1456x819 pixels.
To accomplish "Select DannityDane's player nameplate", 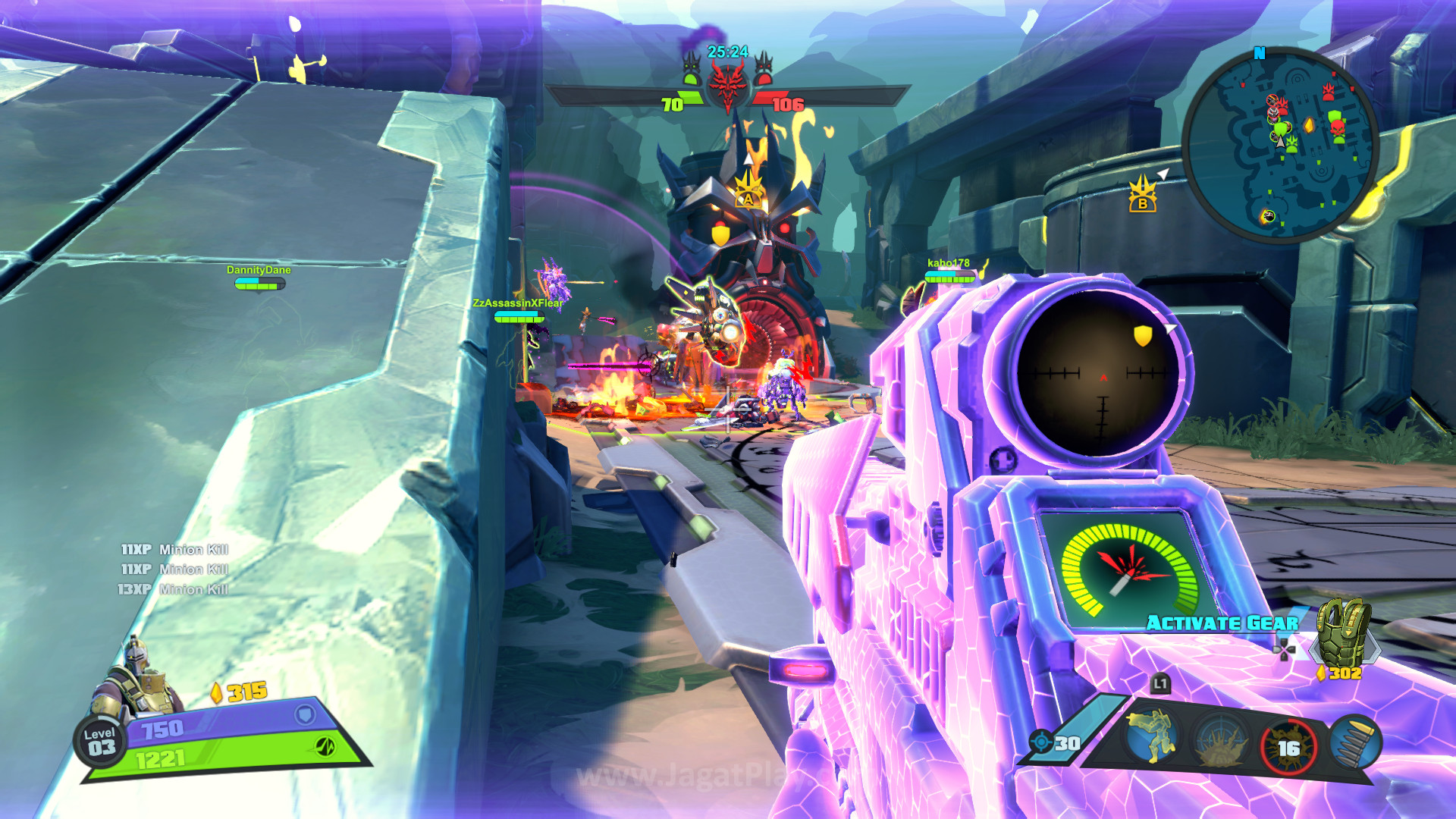I will [x=259, y=270].
